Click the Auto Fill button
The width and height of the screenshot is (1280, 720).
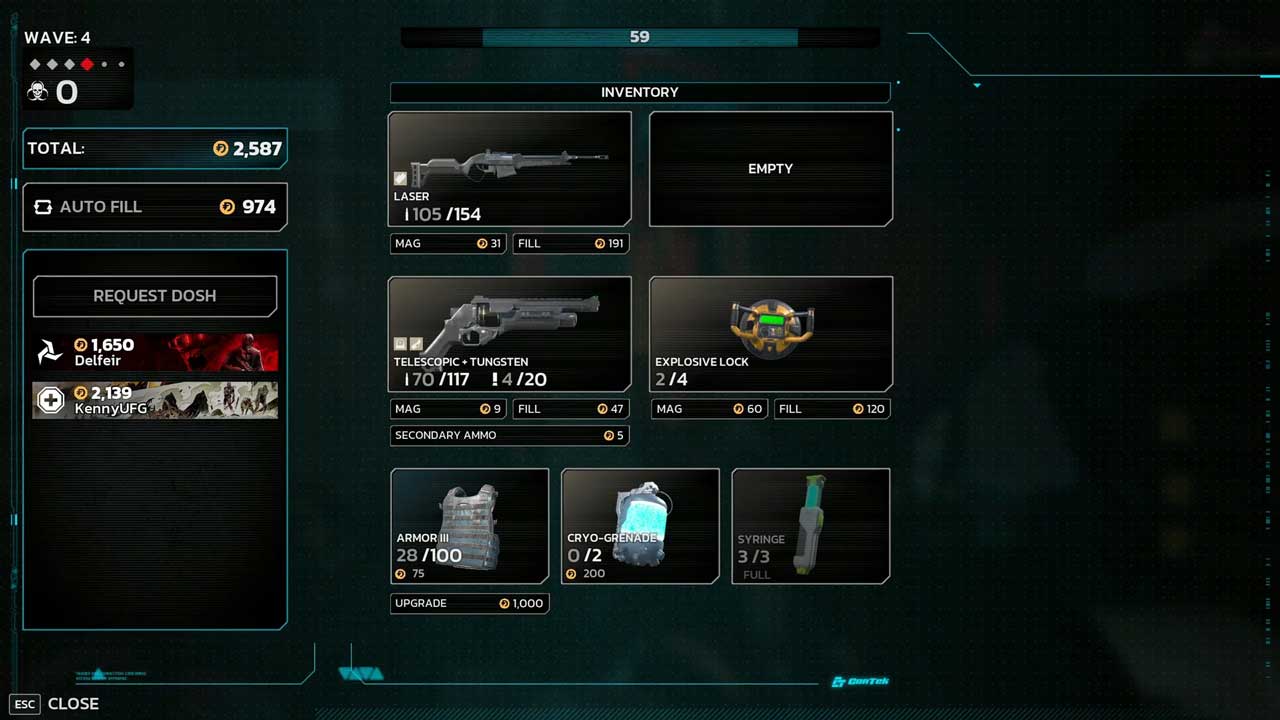coord(155,207)
